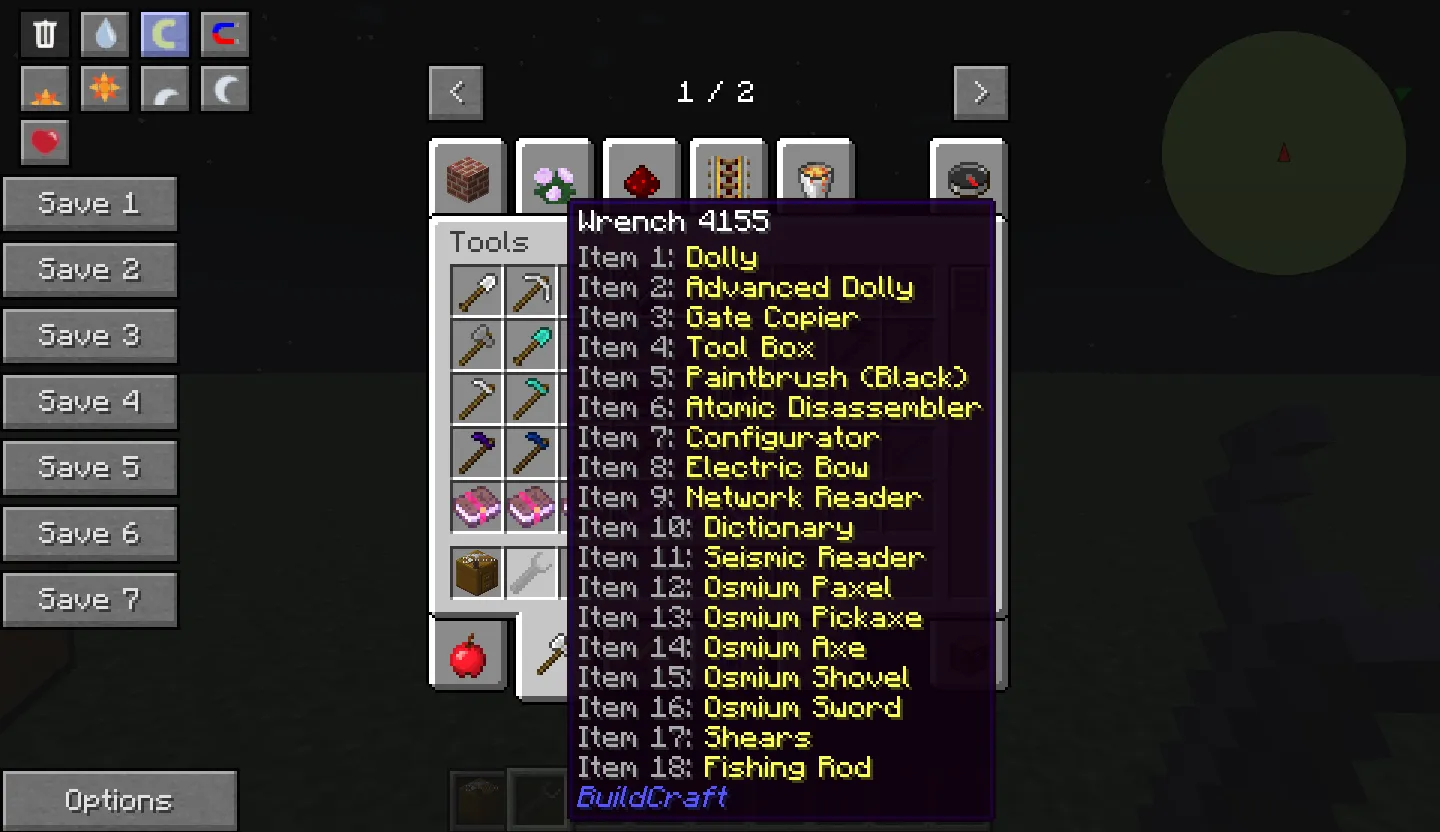This screenshot has width=1440, height=832.
Task: Toggle dusk time with rising moon icon
Action: [x=164, y=89]
